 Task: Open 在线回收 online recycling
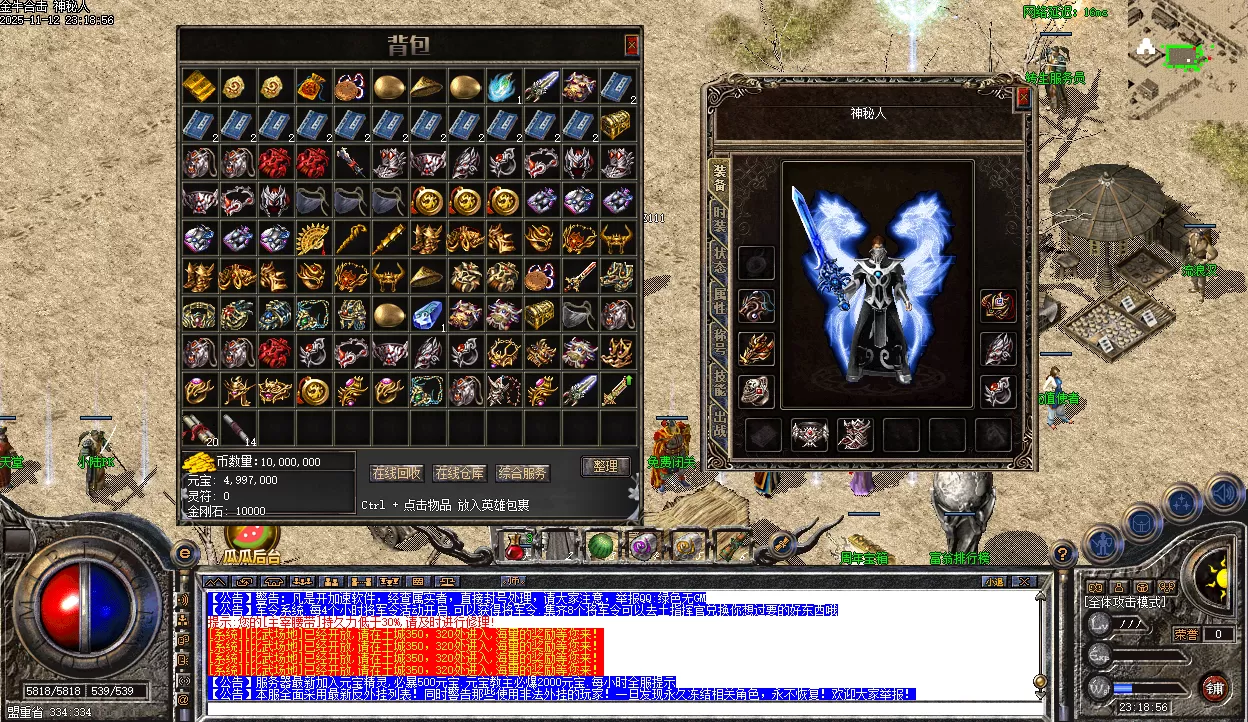tap(397, 473)
